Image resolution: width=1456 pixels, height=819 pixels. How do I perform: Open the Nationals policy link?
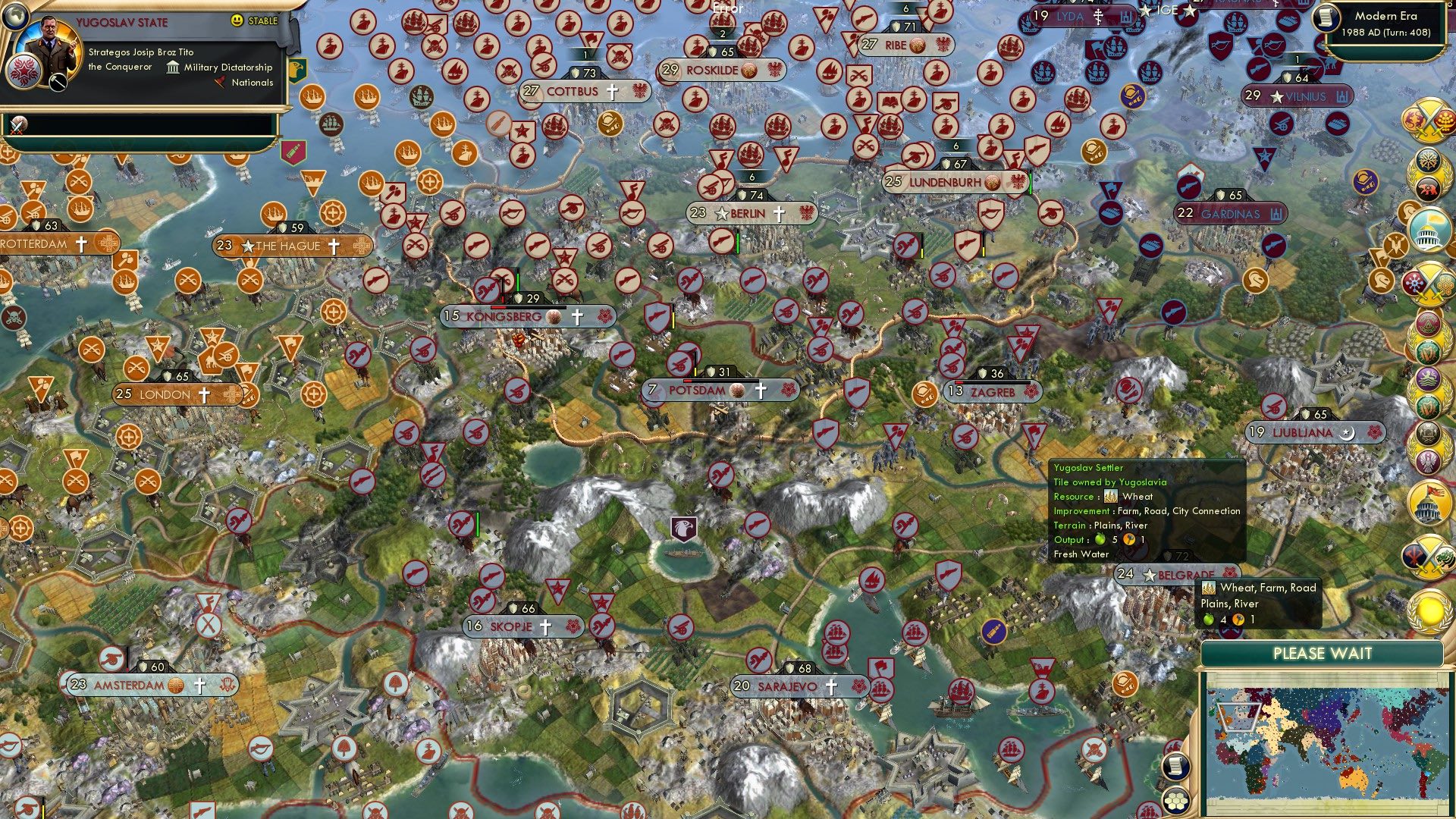(246, 83)
